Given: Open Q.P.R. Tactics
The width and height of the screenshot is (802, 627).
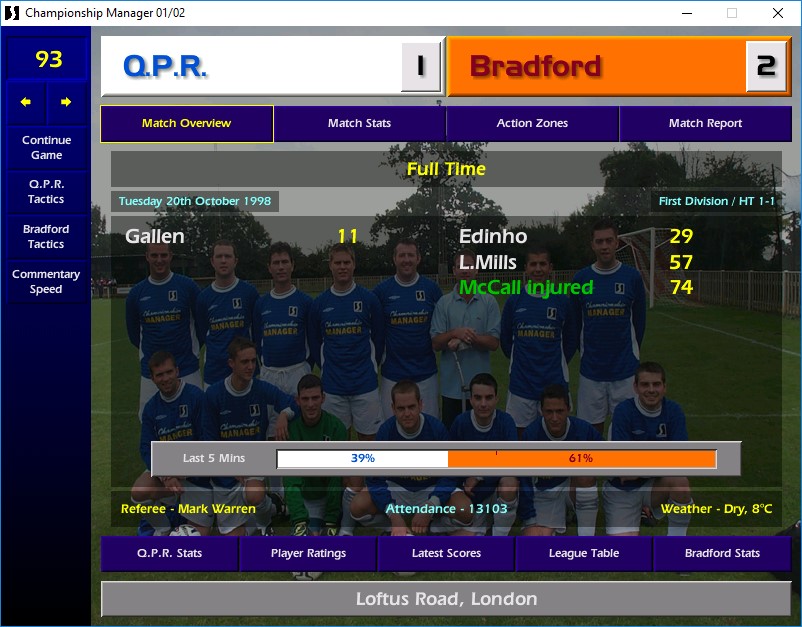Looking at the screenshot, I should click(x=46, y=192).
